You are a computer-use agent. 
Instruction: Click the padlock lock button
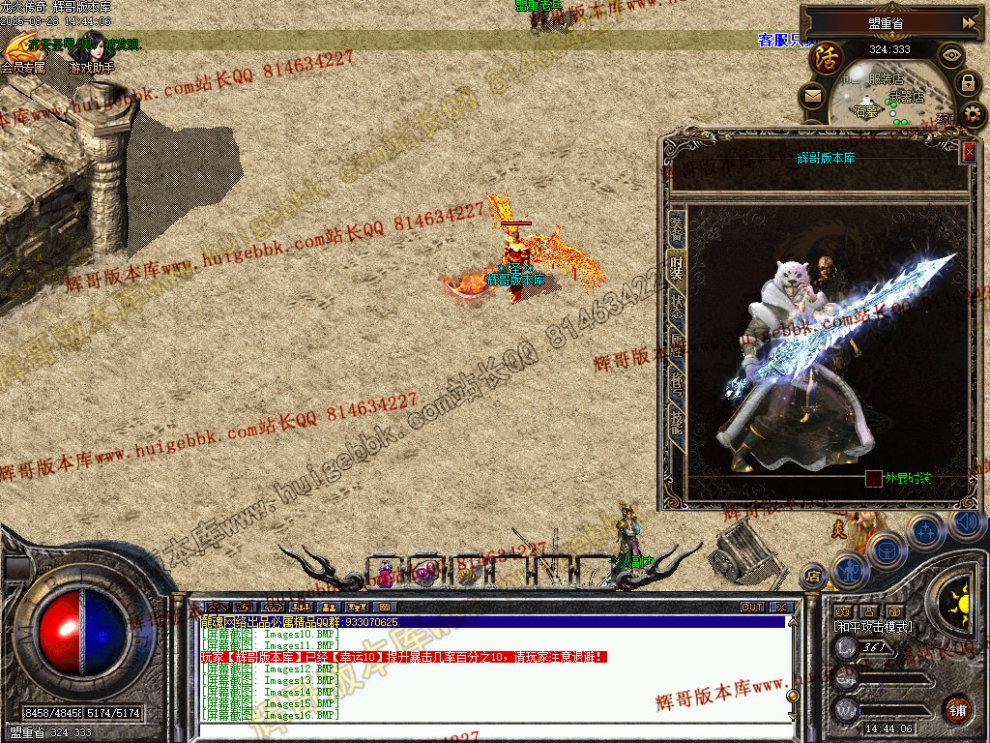coord(968,85)
